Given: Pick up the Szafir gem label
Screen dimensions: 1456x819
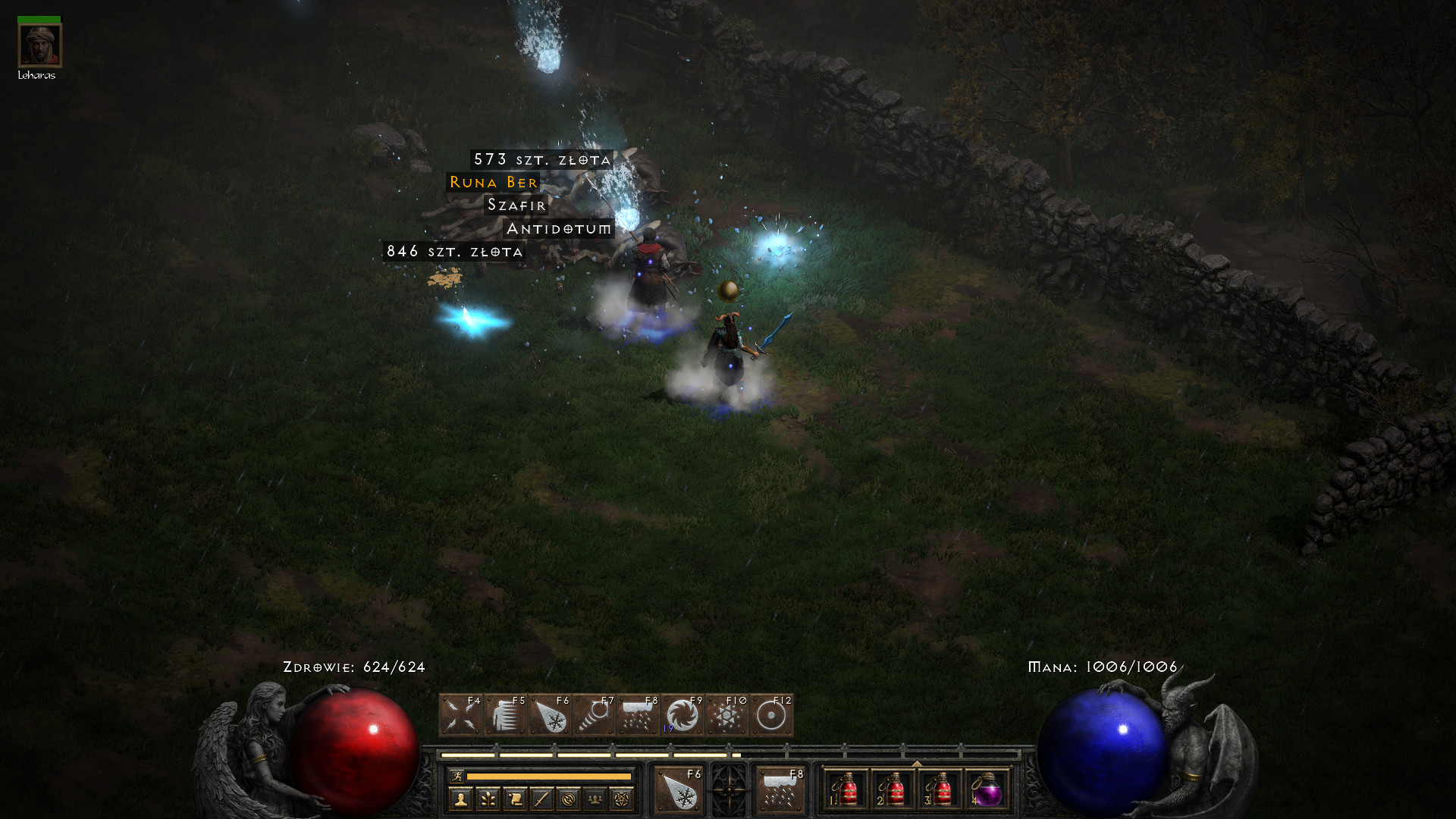Looking at the screenshot, I should [516, 206].
